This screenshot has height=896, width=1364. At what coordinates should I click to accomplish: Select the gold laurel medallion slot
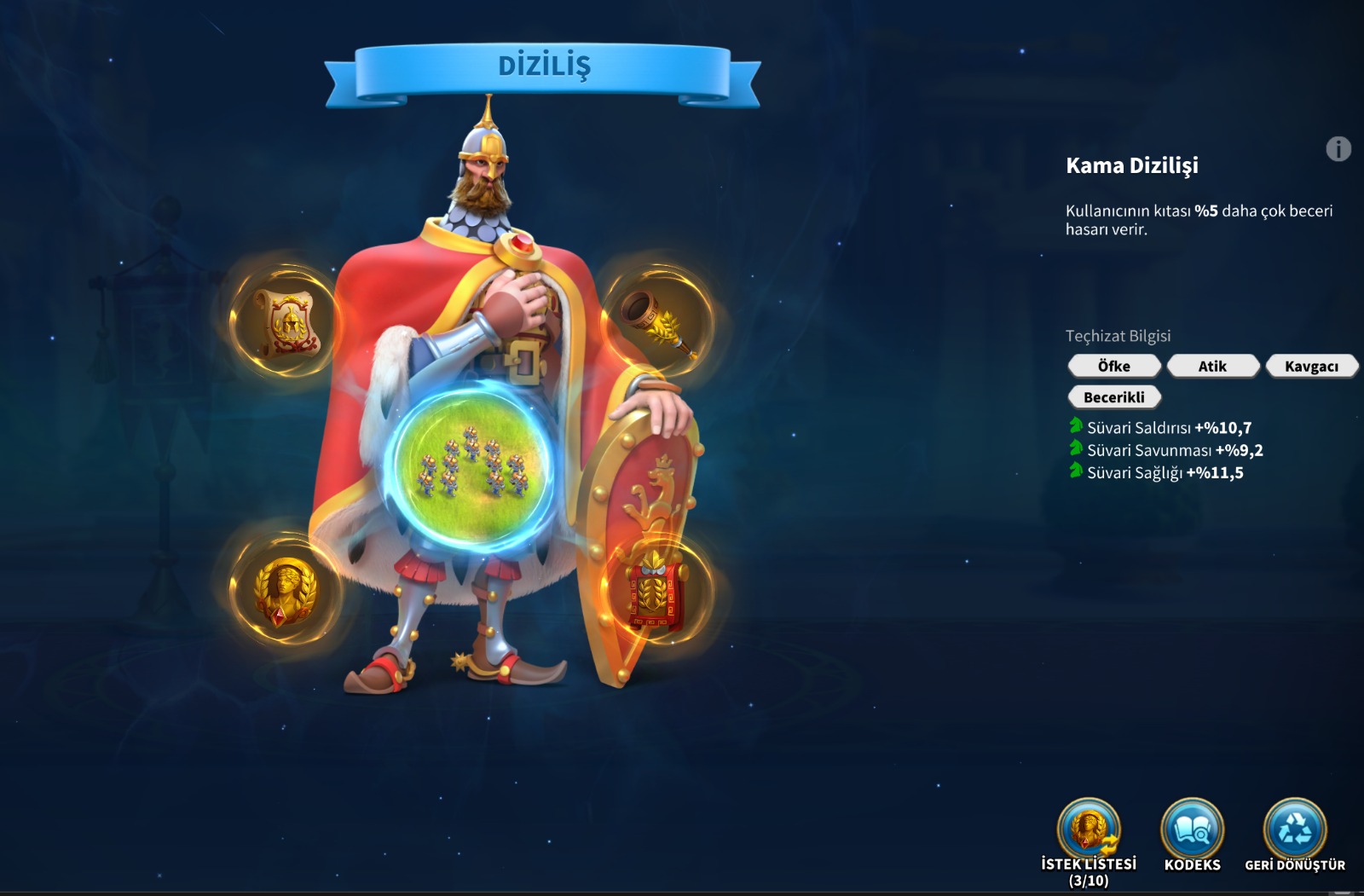coord(285,589)
